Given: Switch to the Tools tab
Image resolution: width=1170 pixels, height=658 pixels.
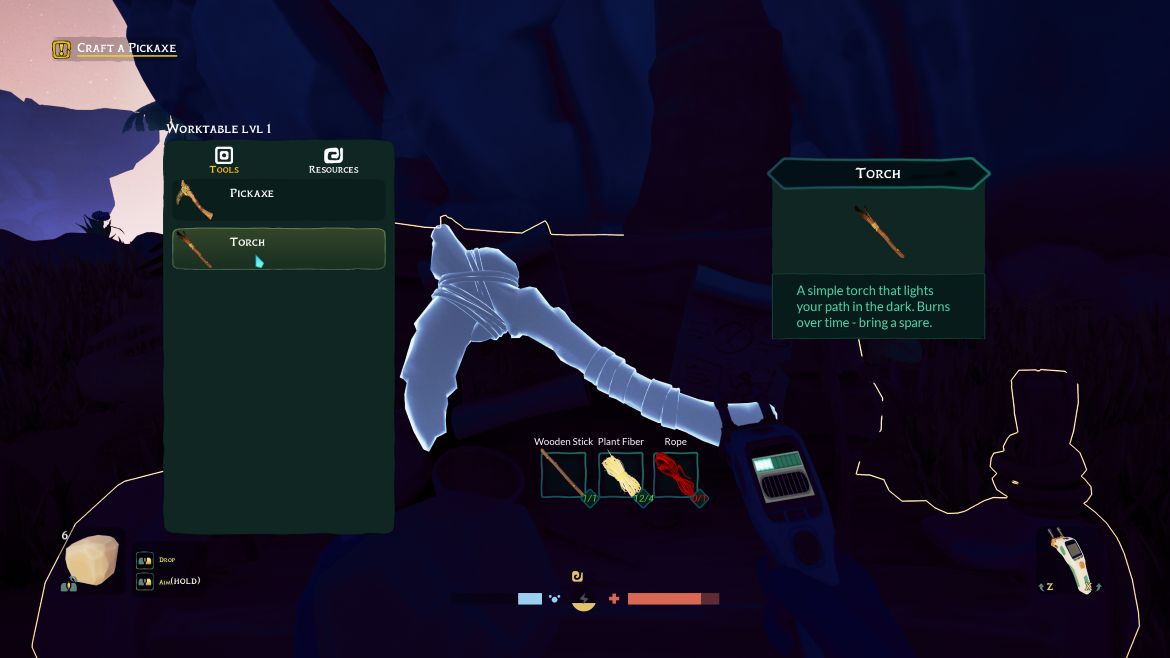Looking at the screenshot, I should pos(224,159).
